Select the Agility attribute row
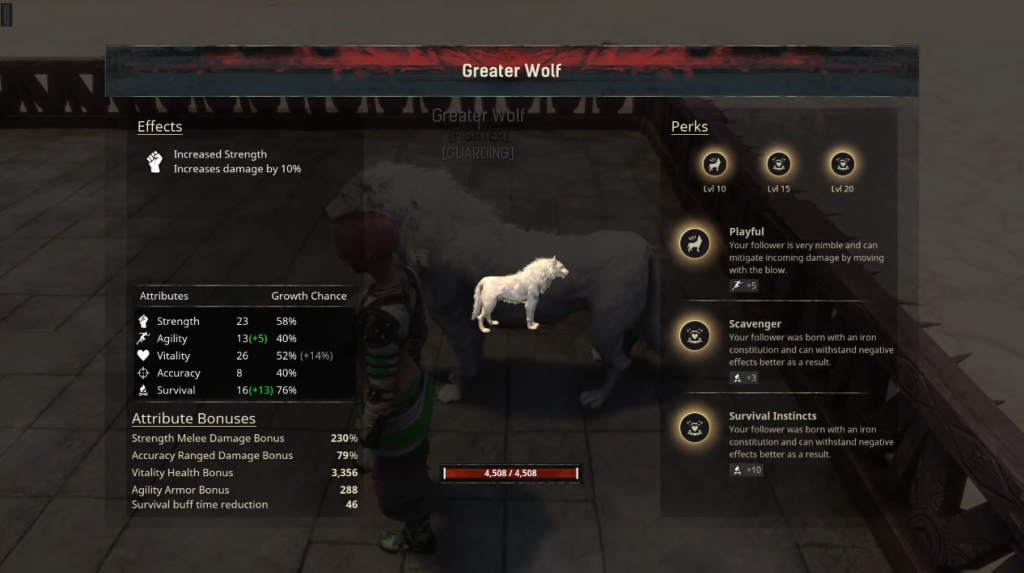 (x=244, y=339)
